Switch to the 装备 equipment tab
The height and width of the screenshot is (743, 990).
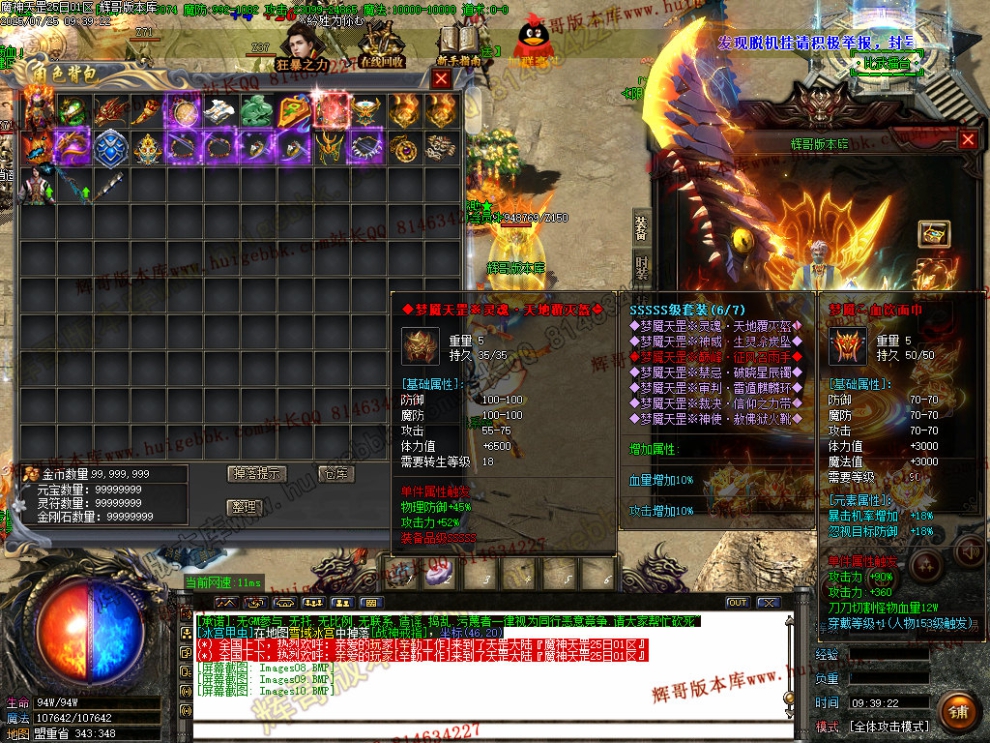coord(641,229)
